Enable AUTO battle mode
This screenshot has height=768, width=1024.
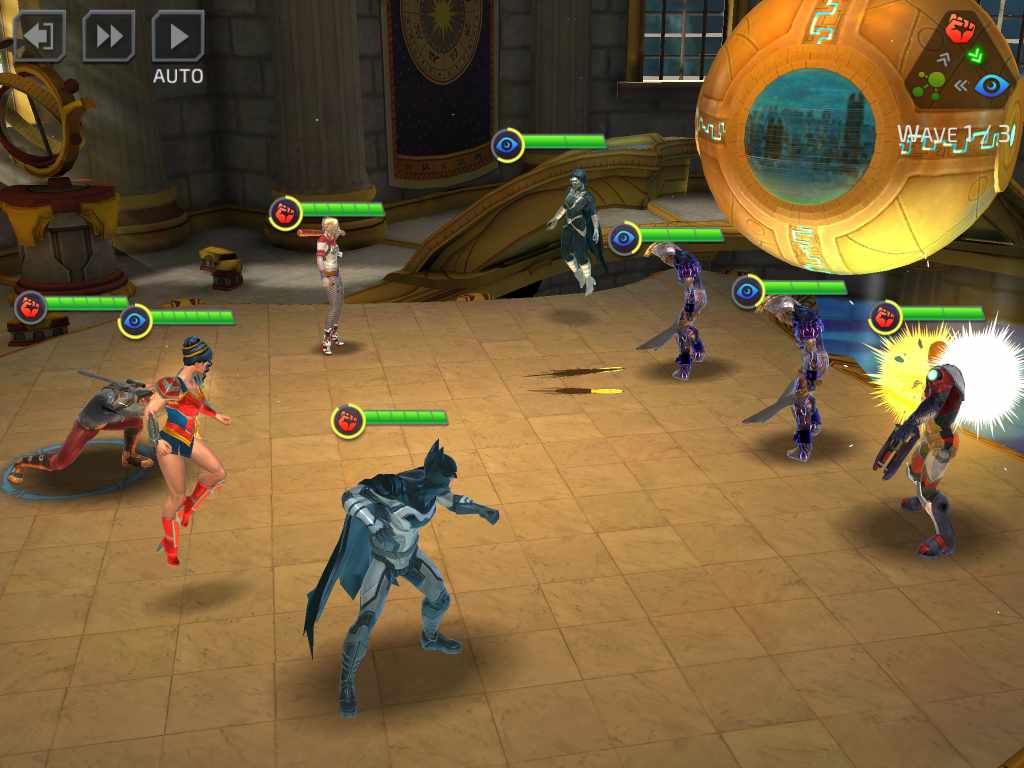pyautogui.click(x=178, y=39)
